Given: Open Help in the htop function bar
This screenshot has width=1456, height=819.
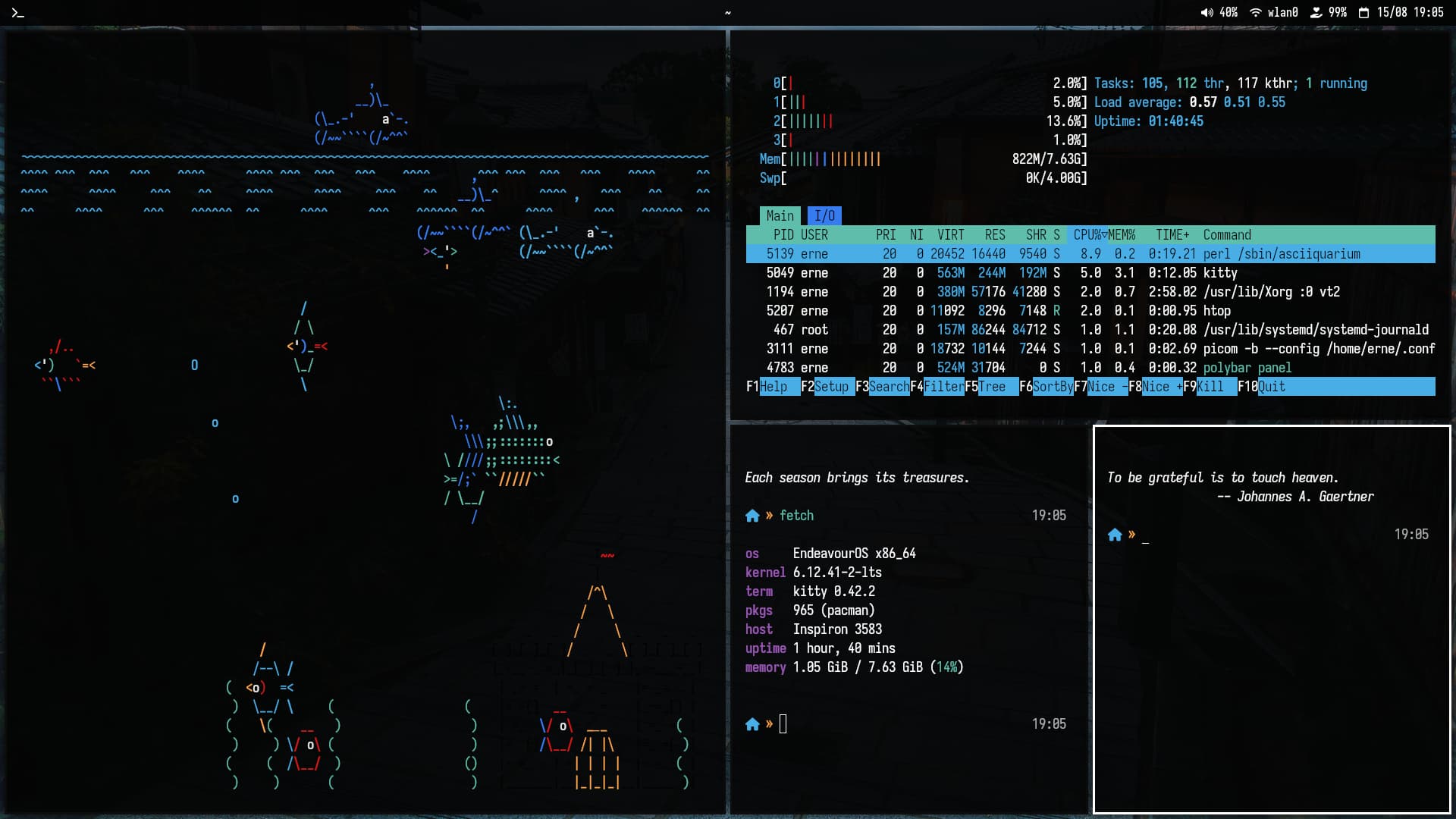Looking at the screenshot, I should (773, 387).
